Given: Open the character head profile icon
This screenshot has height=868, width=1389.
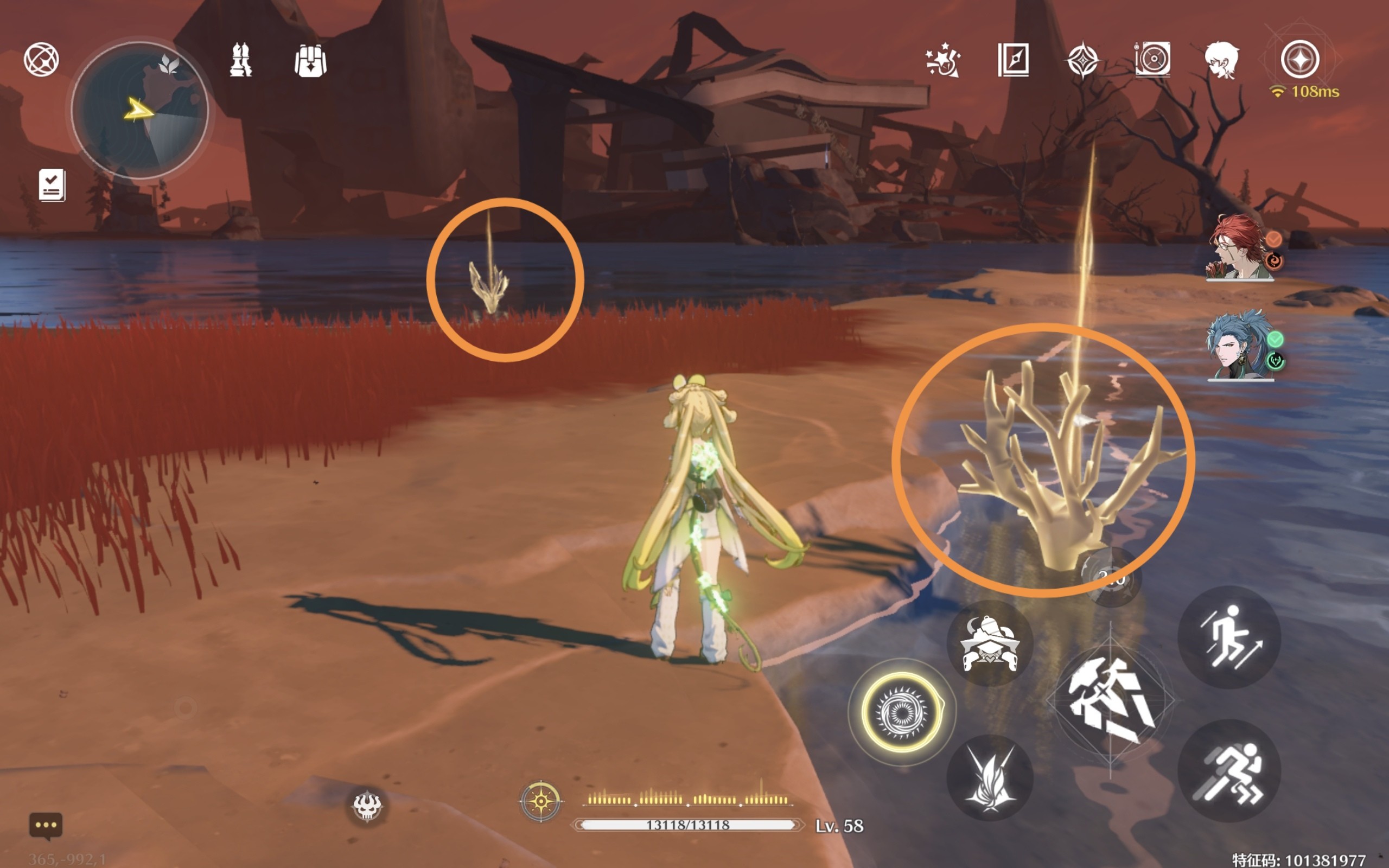Looking at the screenshot, I should point(1221,60).
